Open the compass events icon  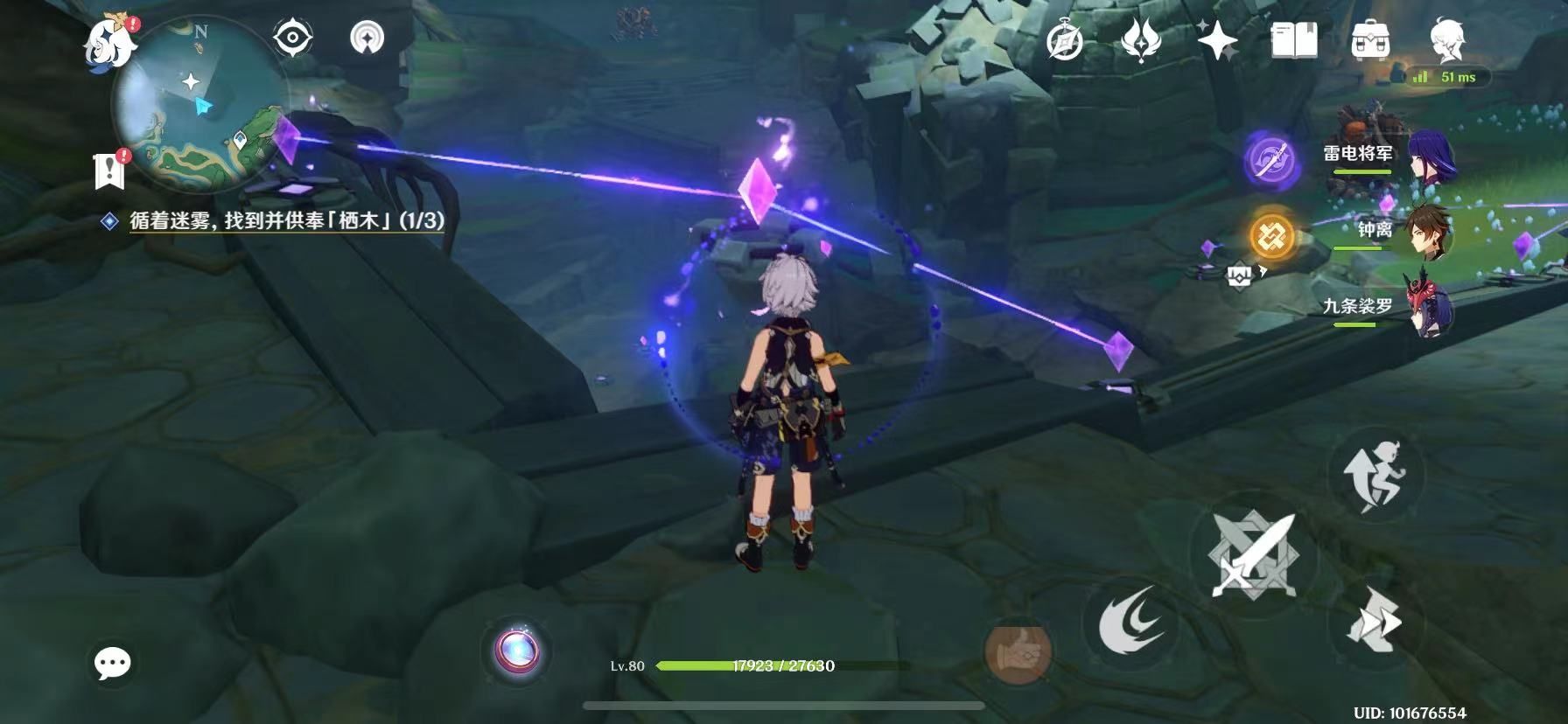pos(1065,40)
